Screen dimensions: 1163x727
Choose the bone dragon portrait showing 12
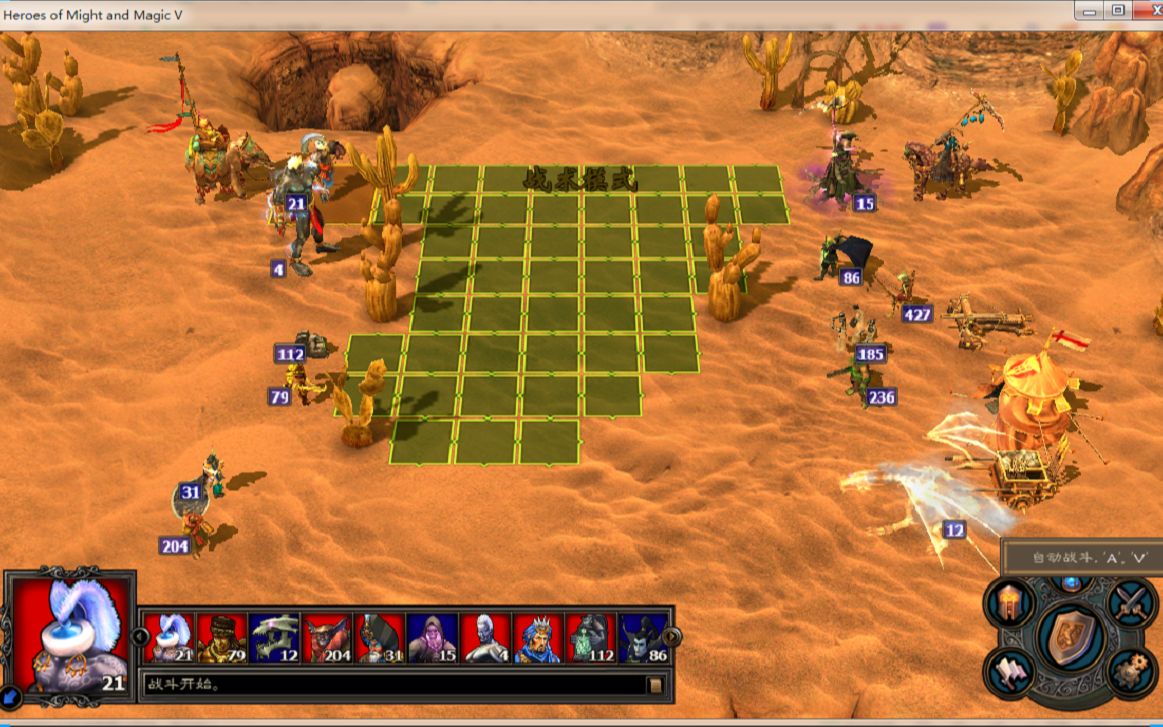pos(274,637)
